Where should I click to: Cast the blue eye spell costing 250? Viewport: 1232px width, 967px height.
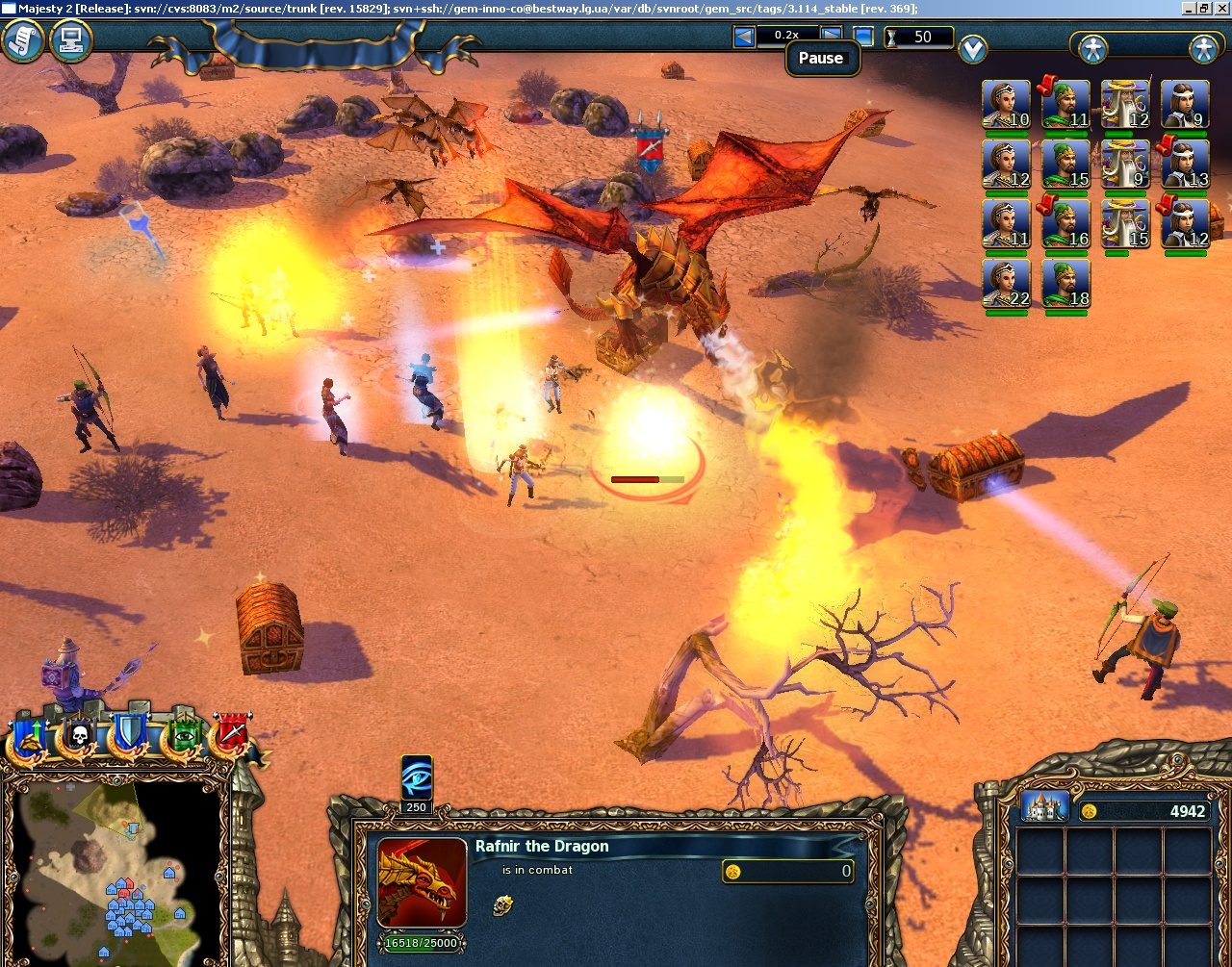[417, 776]
